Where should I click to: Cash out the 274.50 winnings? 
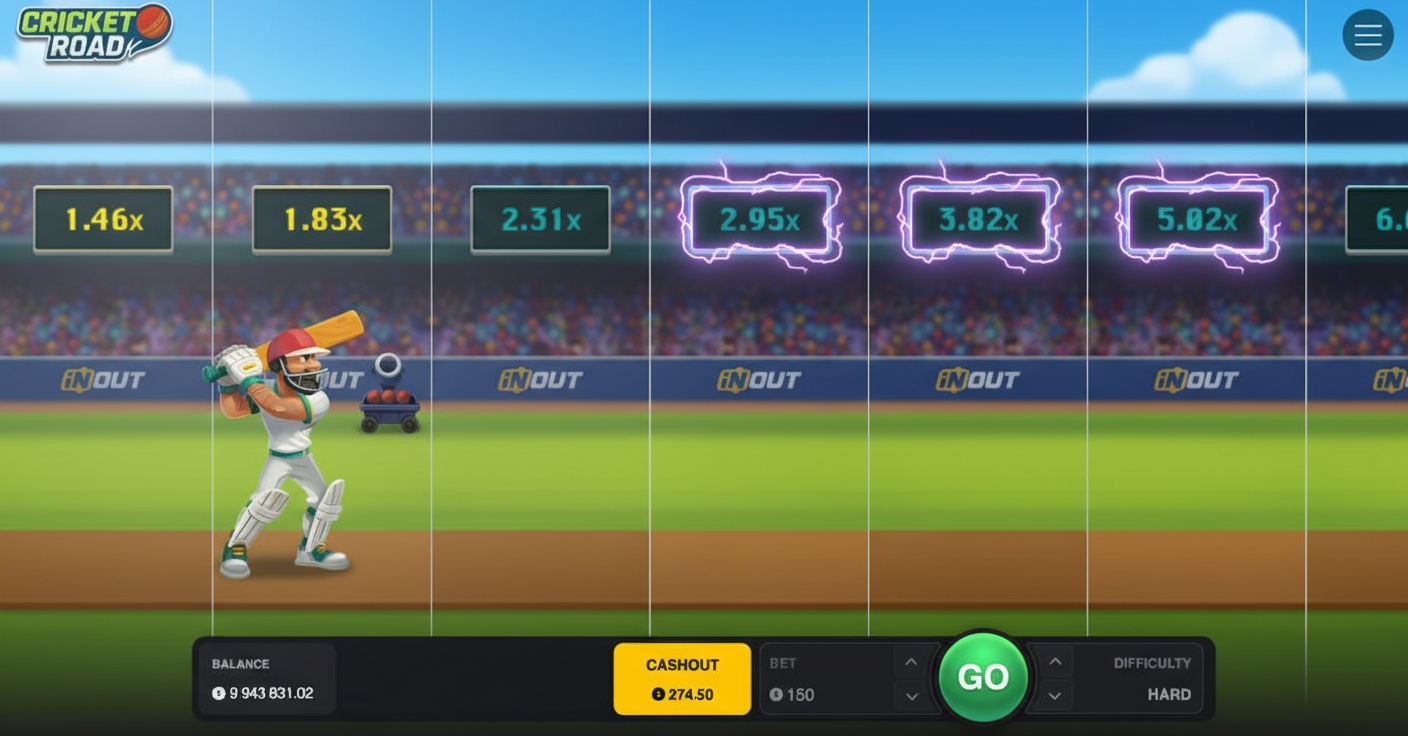click(682, 678)
